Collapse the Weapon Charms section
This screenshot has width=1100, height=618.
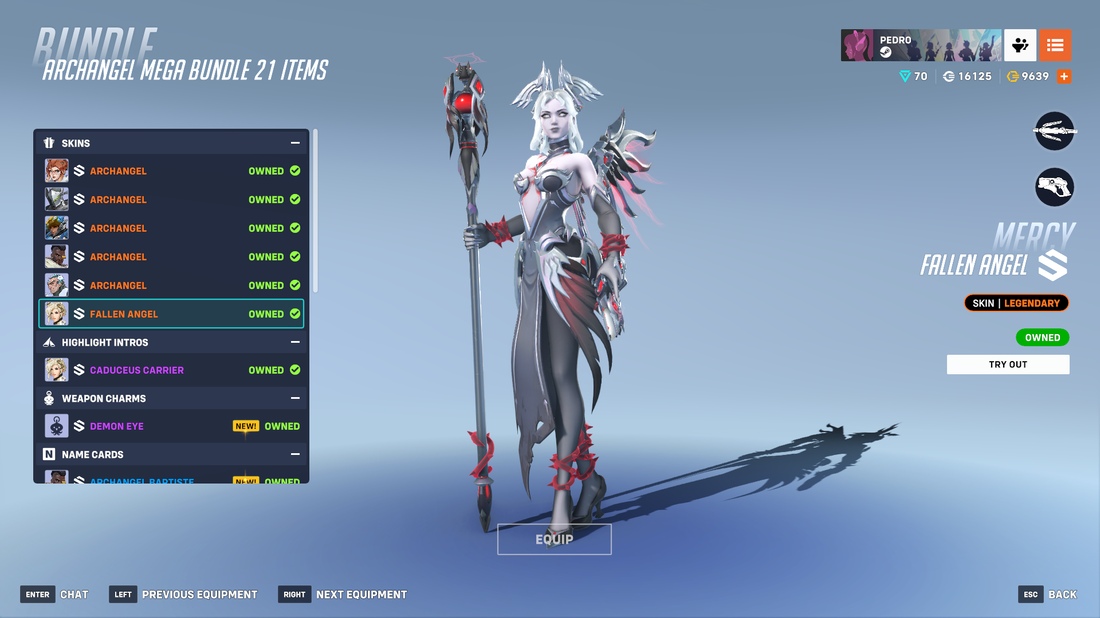click(295, 398)
